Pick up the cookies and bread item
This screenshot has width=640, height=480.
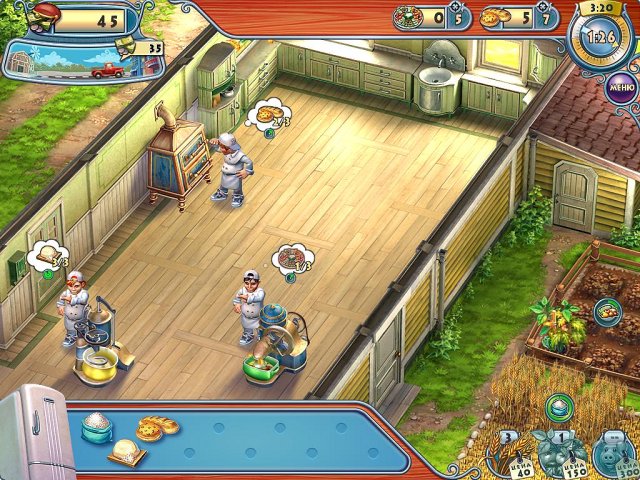(x=157, y=426)
